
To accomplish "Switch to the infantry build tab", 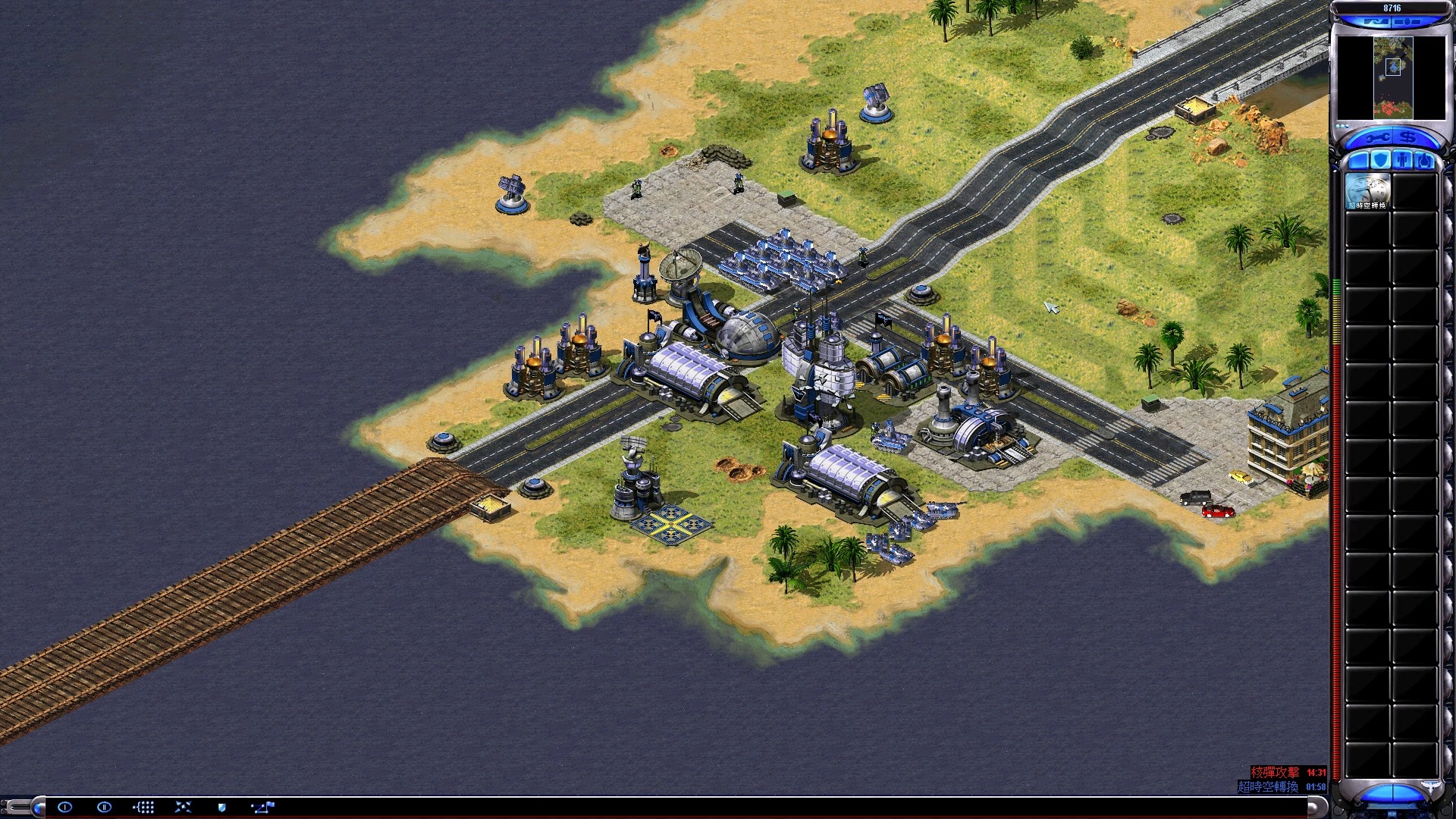I will pyautogui.click(x=1402, y=160).
